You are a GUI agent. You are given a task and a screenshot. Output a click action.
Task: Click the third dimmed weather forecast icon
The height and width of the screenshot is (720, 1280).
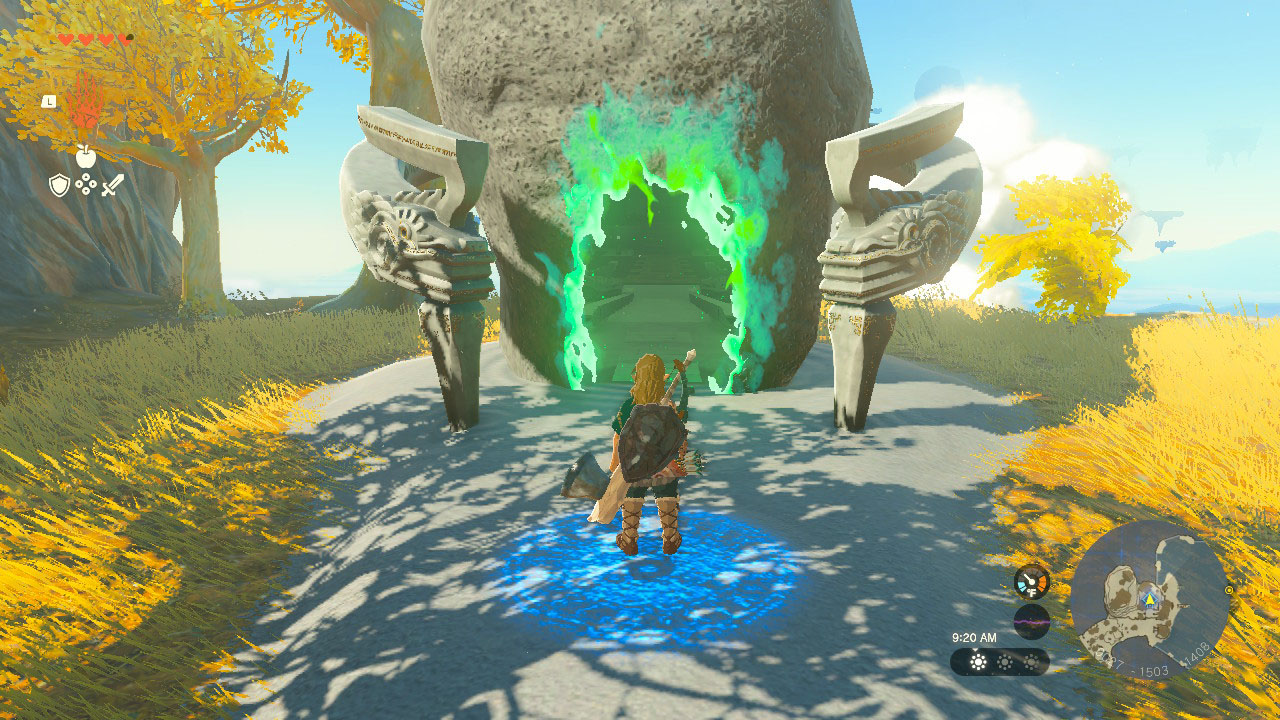(x=1031, y=663)
